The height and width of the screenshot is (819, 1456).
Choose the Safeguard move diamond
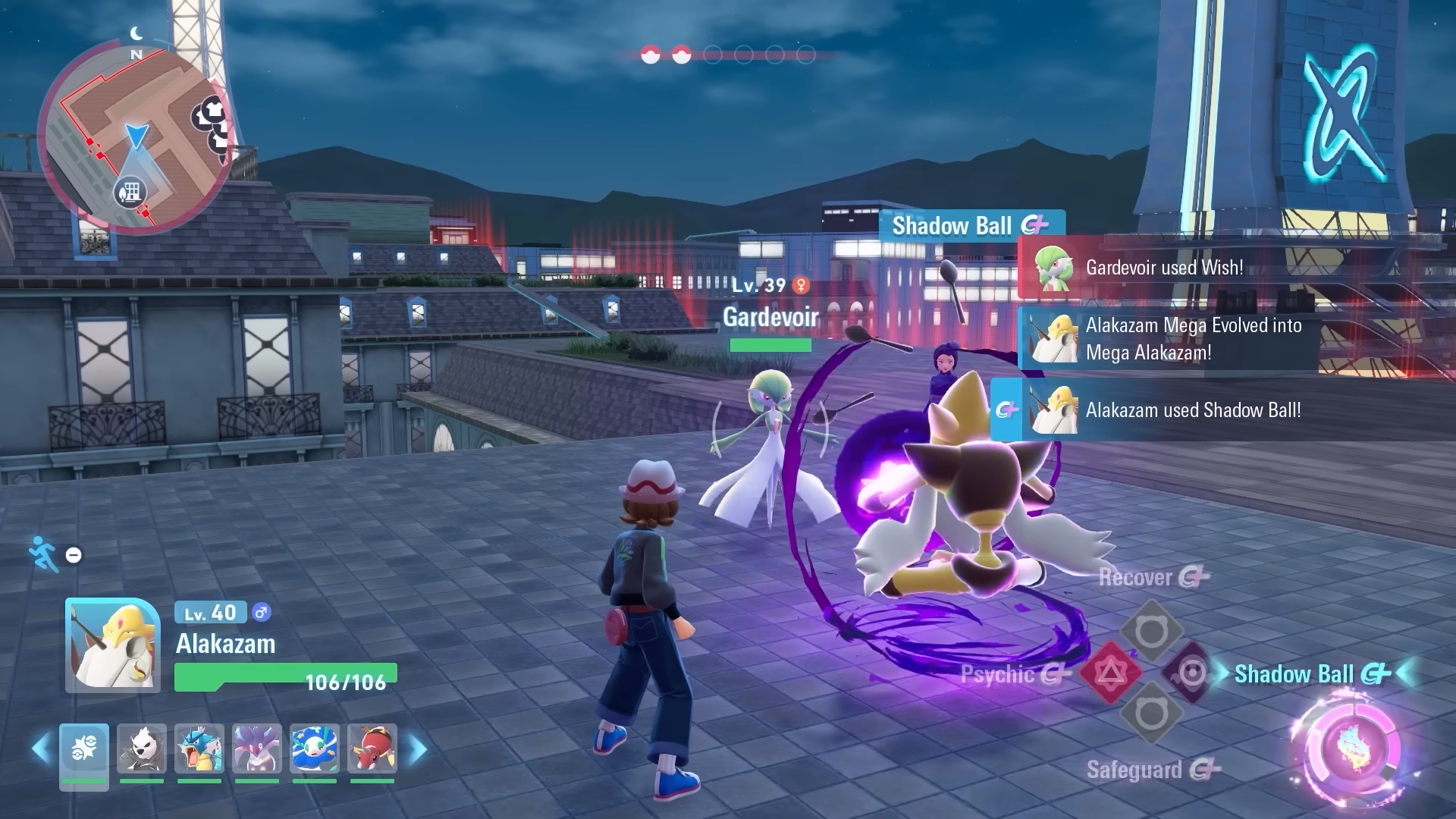[1151, 714]
